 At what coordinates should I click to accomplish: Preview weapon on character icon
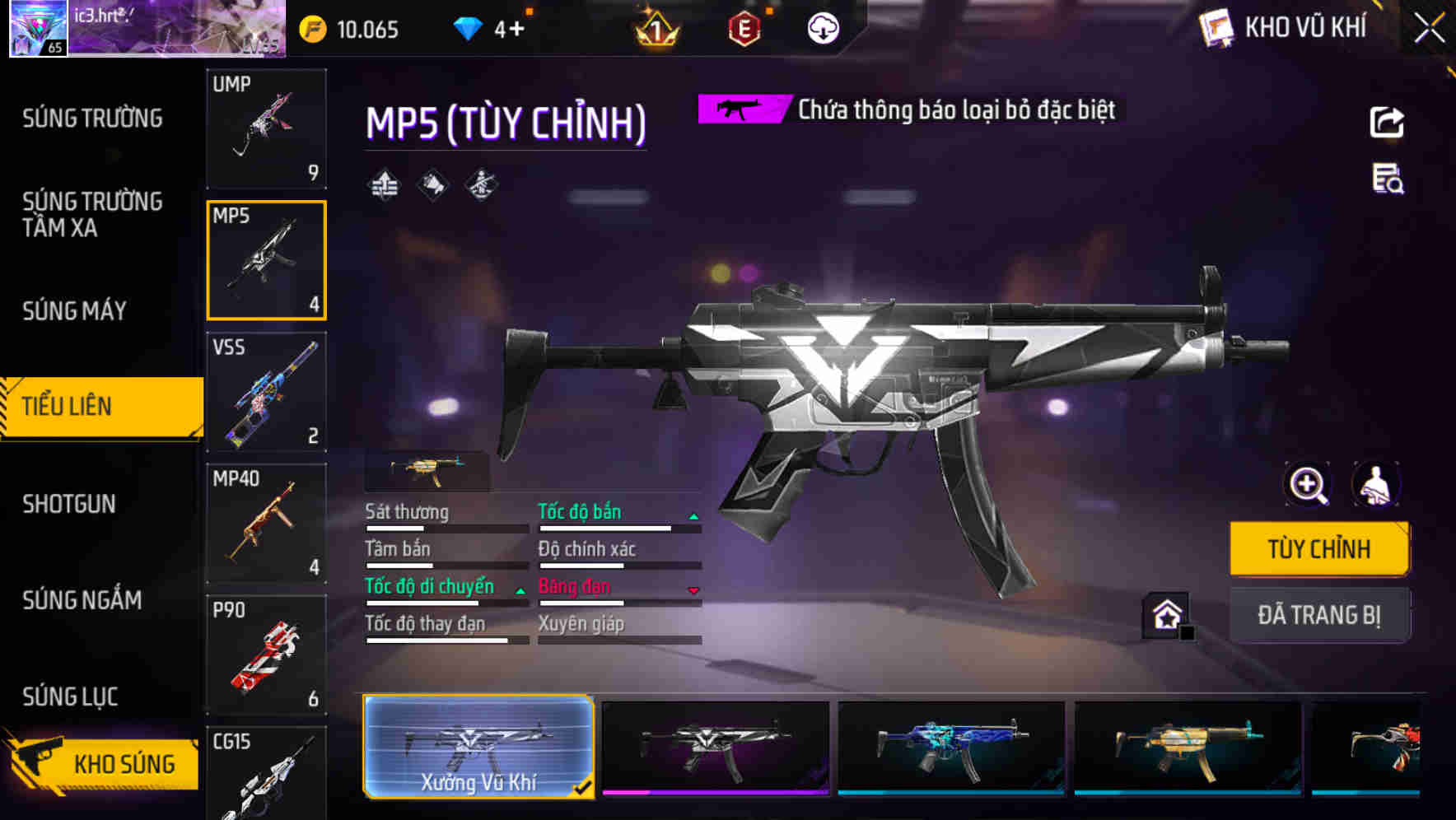[1375, 485]
